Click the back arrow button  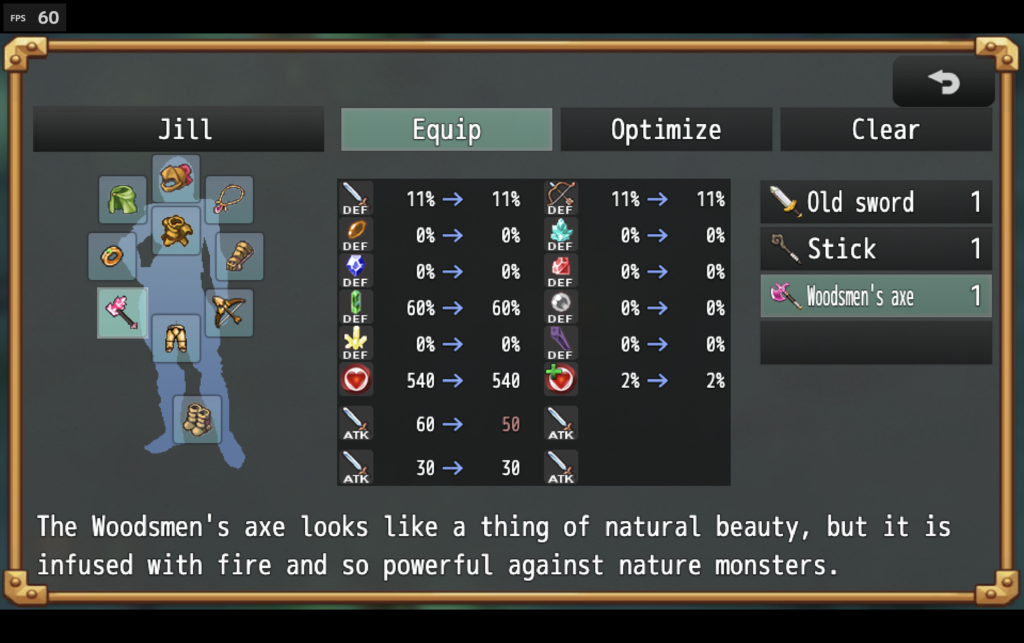[x=943, y=82]
